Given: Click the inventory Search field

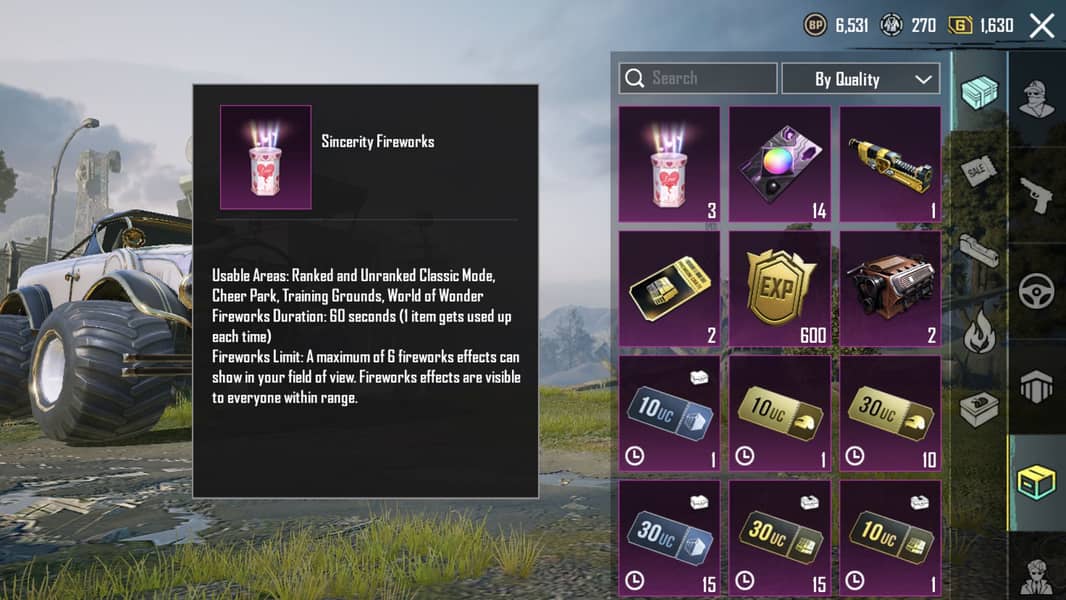Looking at the screenshot, I should point(698,78).
